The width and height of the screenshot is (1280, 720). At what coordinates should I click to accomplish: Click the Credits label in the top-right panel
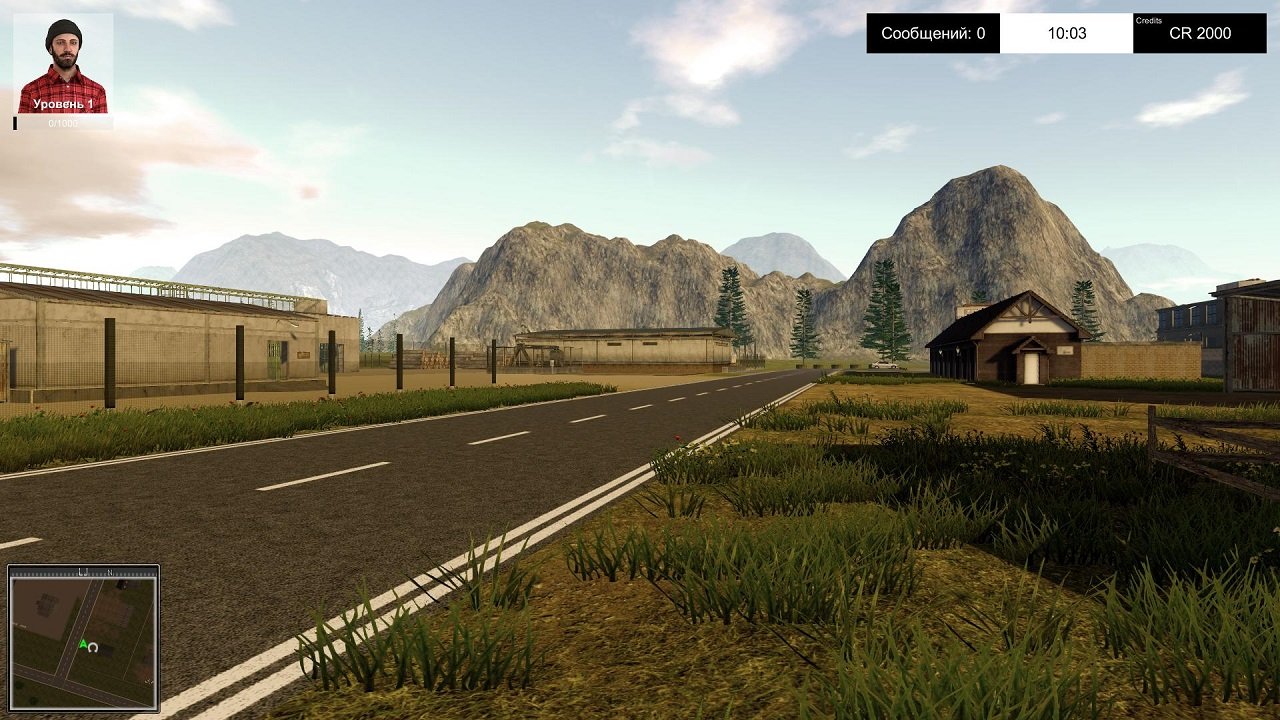click(x=1152, y=18)
